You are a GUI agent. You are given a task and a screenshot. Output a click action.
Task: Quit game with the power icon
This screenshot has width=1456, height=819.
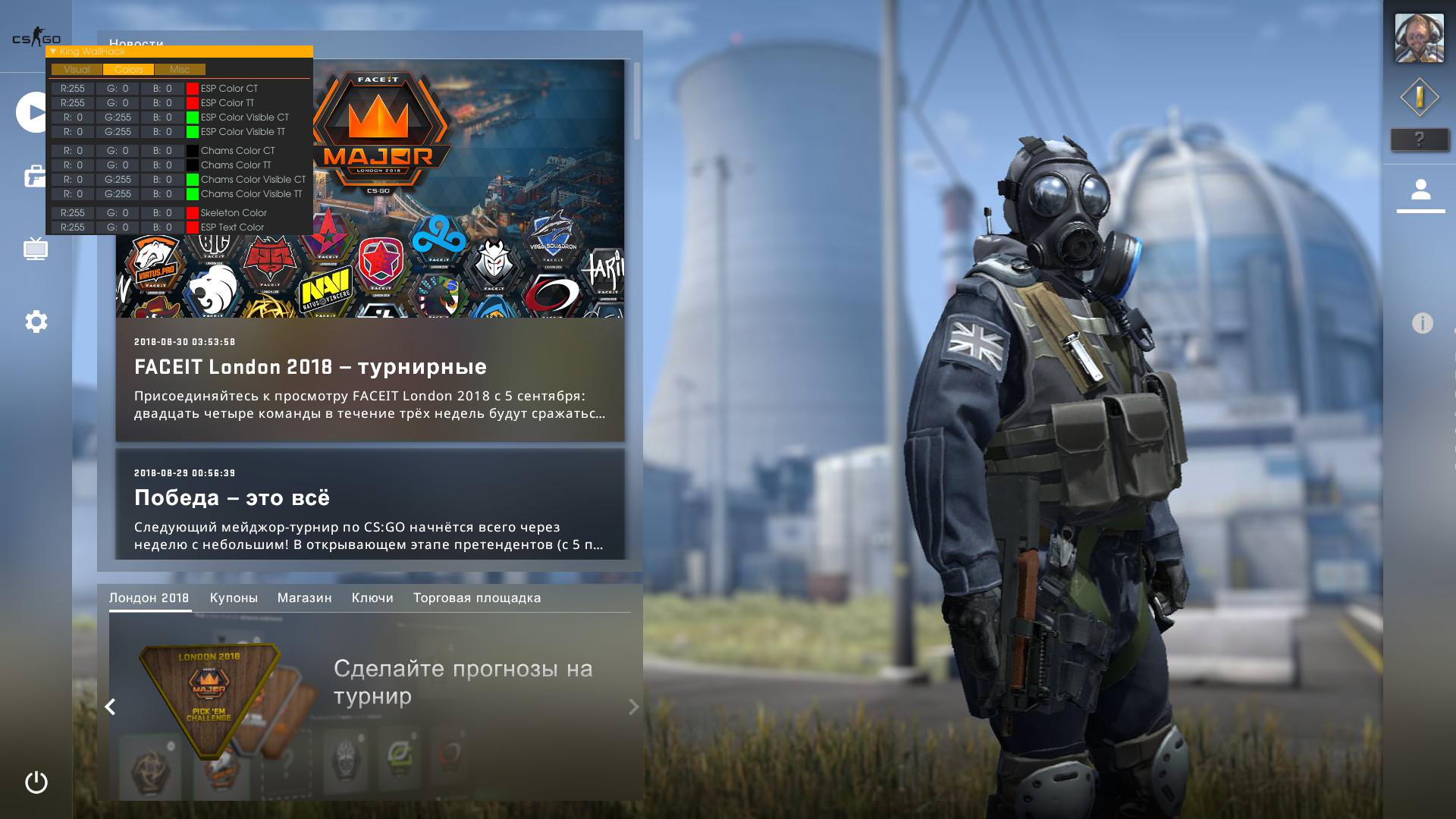[36, 782]
